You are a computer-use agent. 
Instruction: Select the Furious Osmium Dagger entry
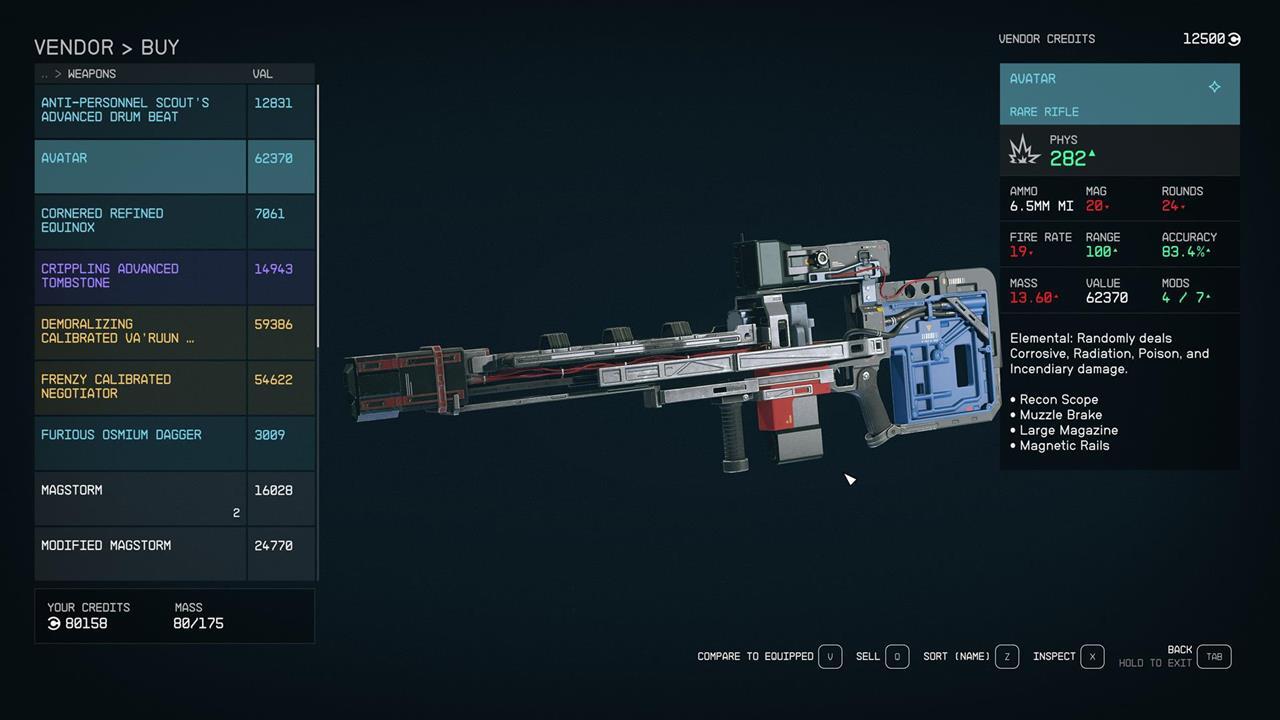click(121, 434)
